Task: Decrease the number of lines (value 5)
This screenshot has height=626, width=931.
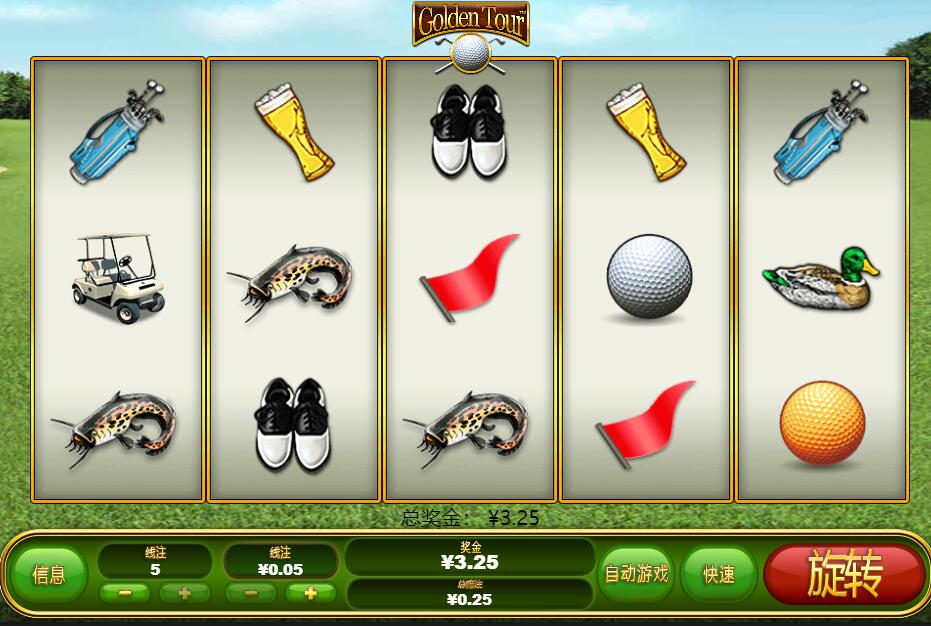Action: 125,592
